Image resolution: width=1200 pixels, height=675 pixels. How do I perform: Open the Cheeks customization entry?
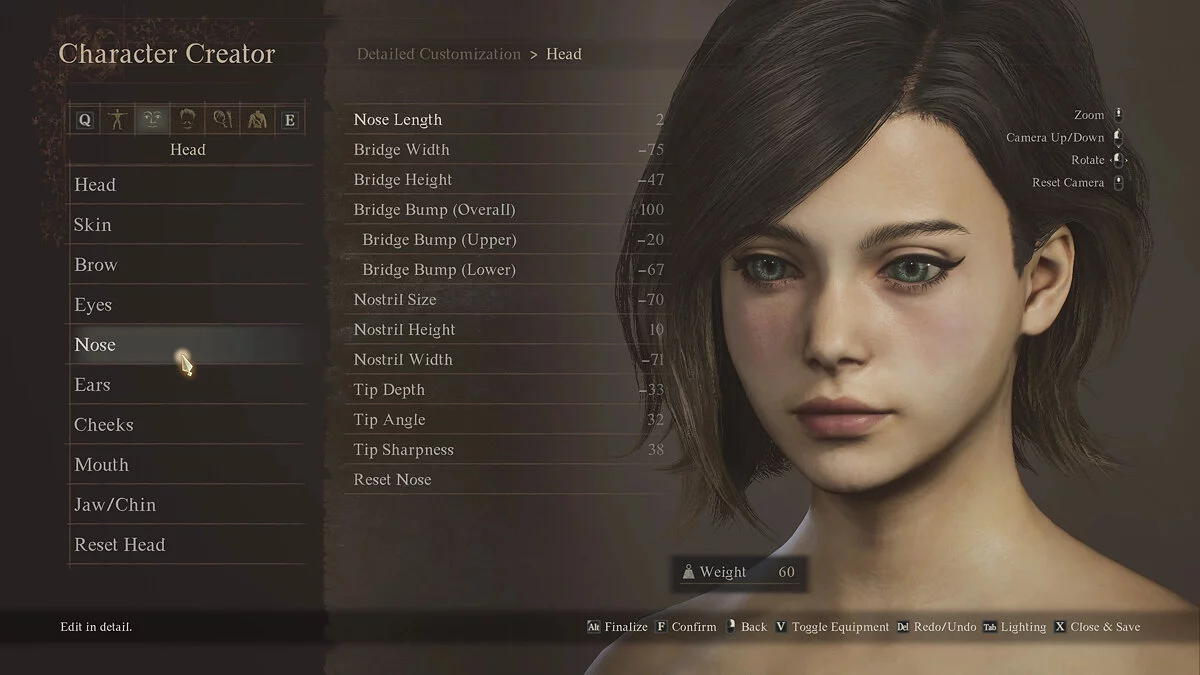tap(103, 425)
